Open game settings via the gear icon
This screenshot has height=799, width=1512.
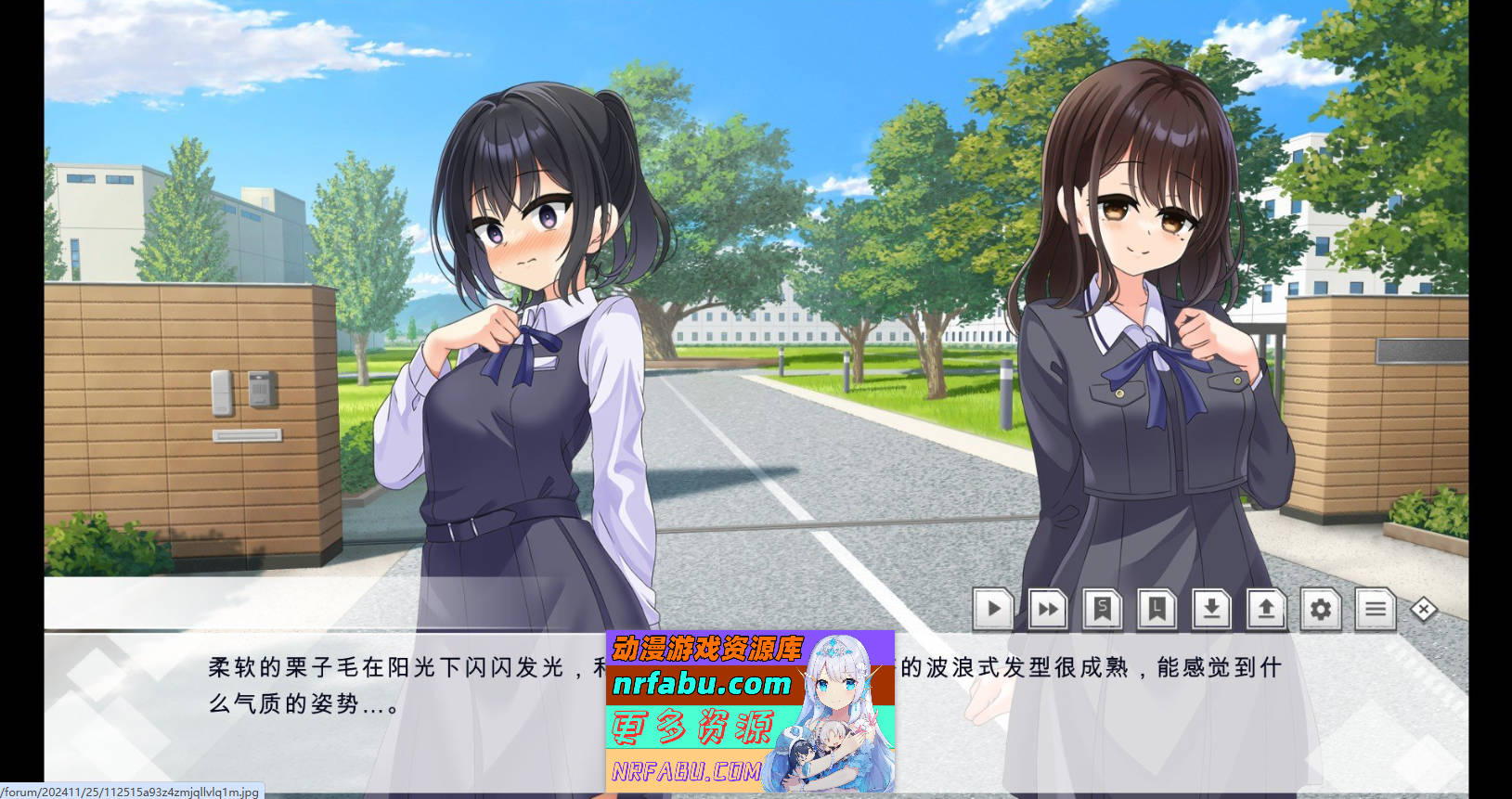tap(1321, 610)
